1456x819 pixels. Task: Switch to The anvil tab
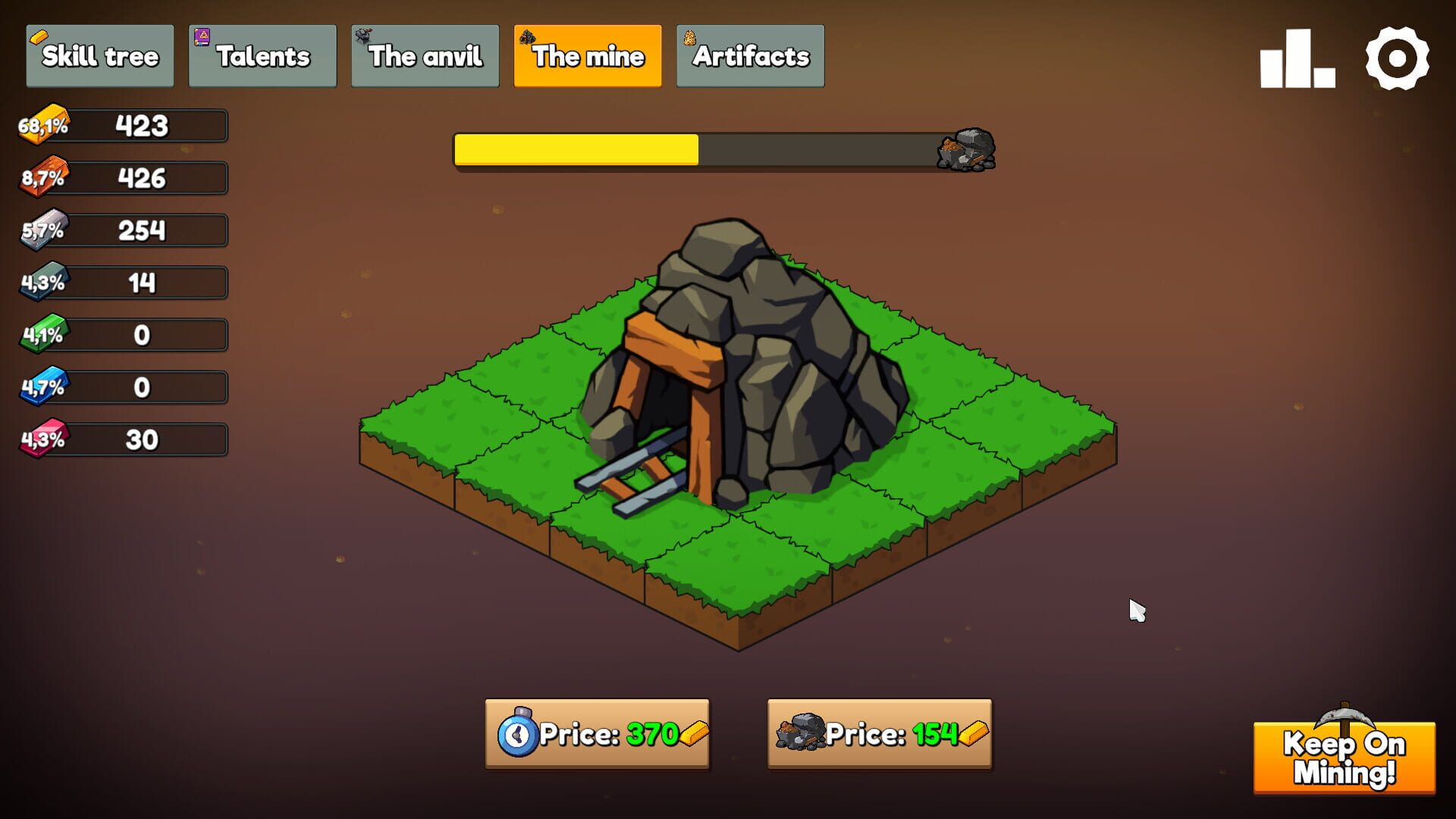[x=425, y=55]
